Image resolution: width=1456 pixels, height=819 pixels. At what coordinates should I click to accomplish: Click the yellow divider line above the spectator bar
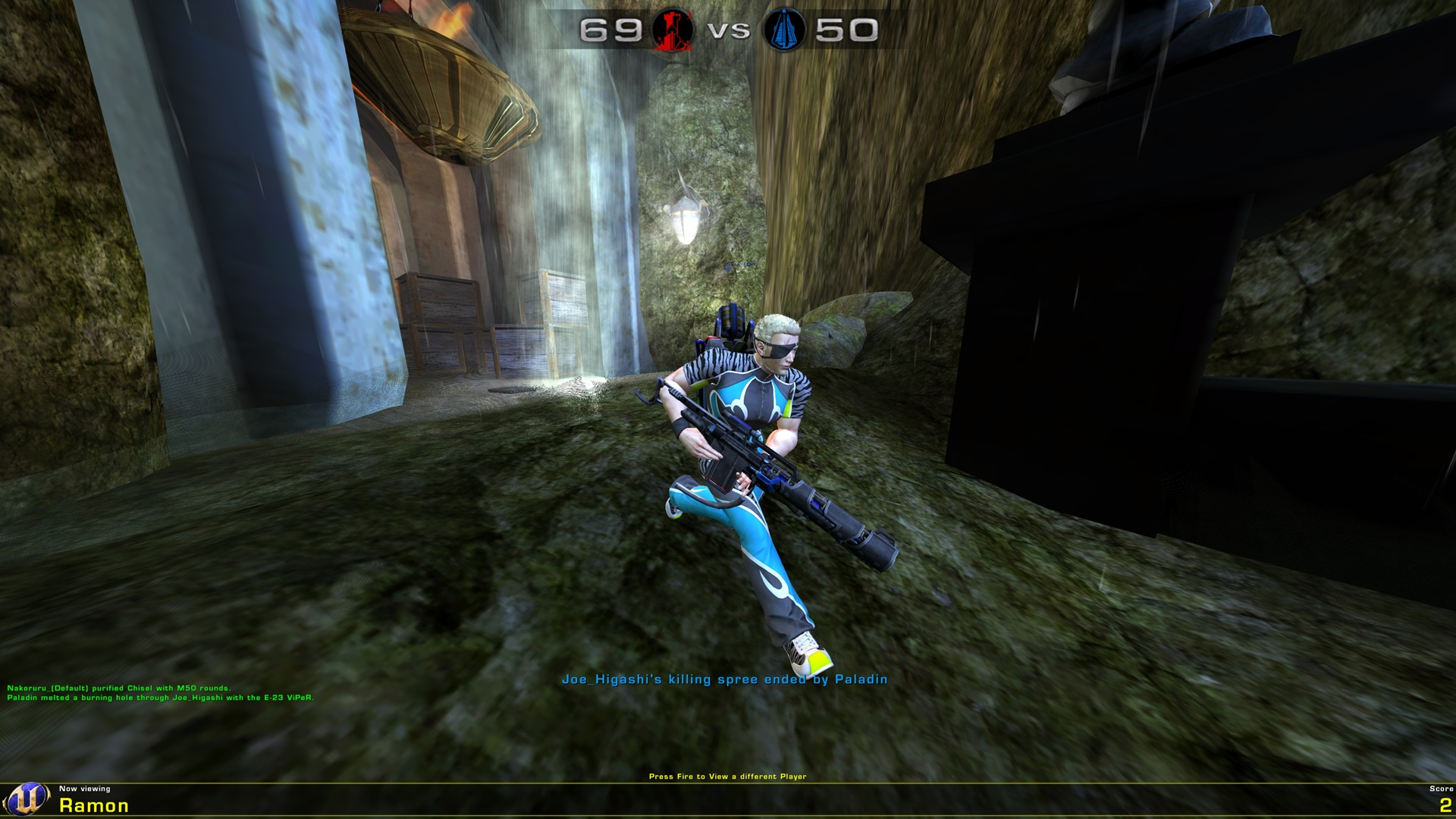[728, 783]
